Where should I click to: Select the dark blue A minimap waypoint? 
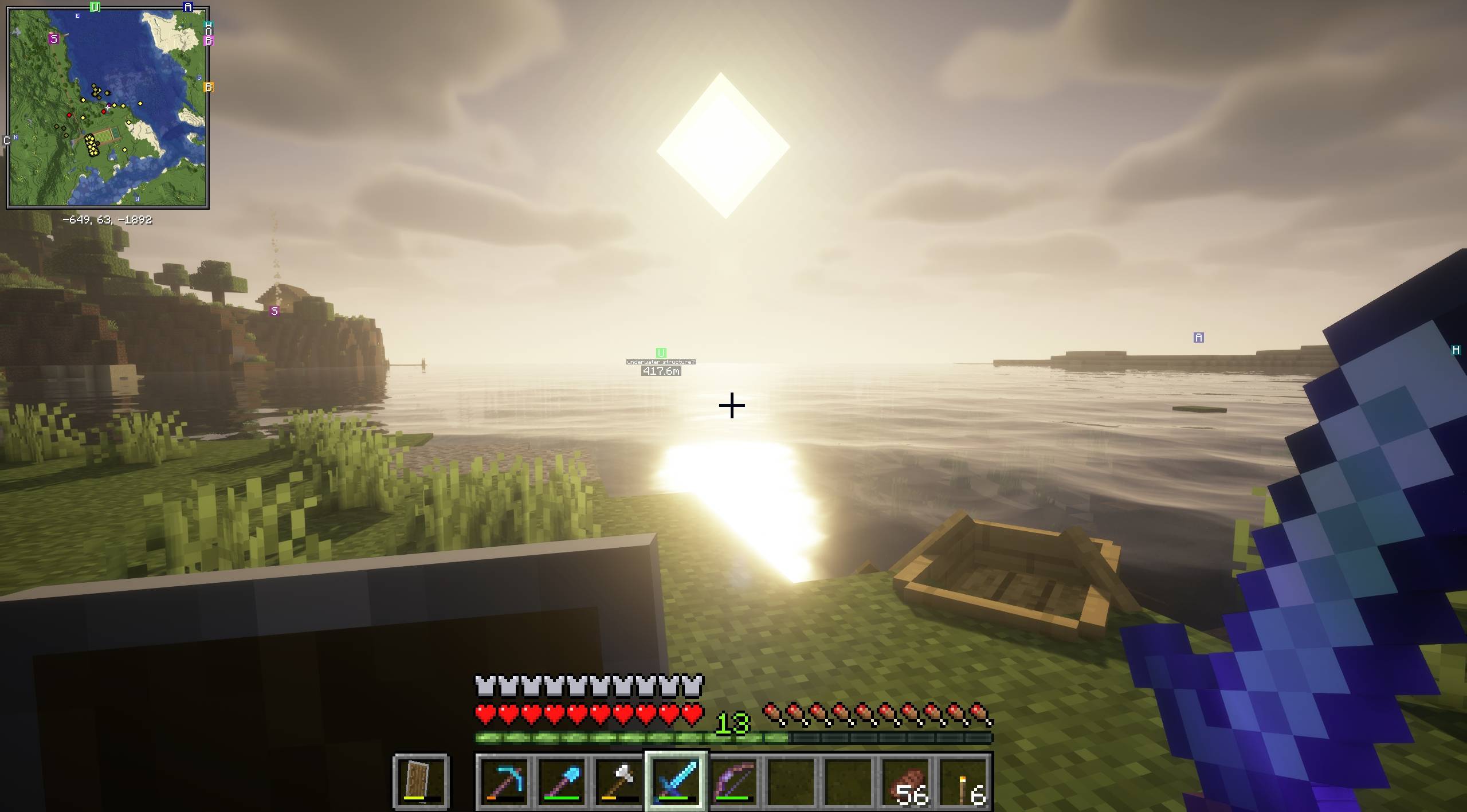(187, 7)
